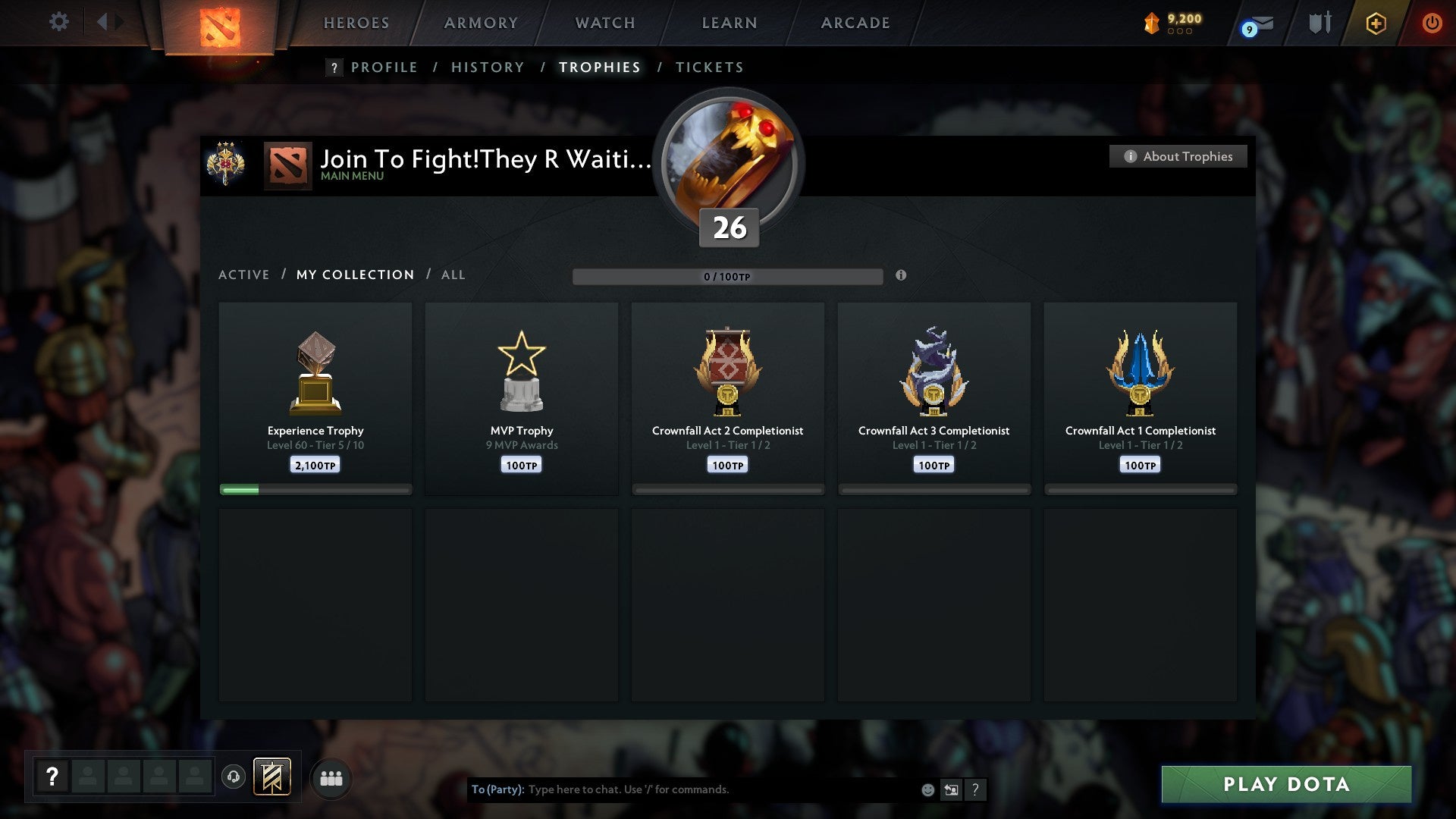The height and width of the screenshot is (819, 1456).
Task: Open the Dota 2 inbox messages icon
Action: point(1257,24)
